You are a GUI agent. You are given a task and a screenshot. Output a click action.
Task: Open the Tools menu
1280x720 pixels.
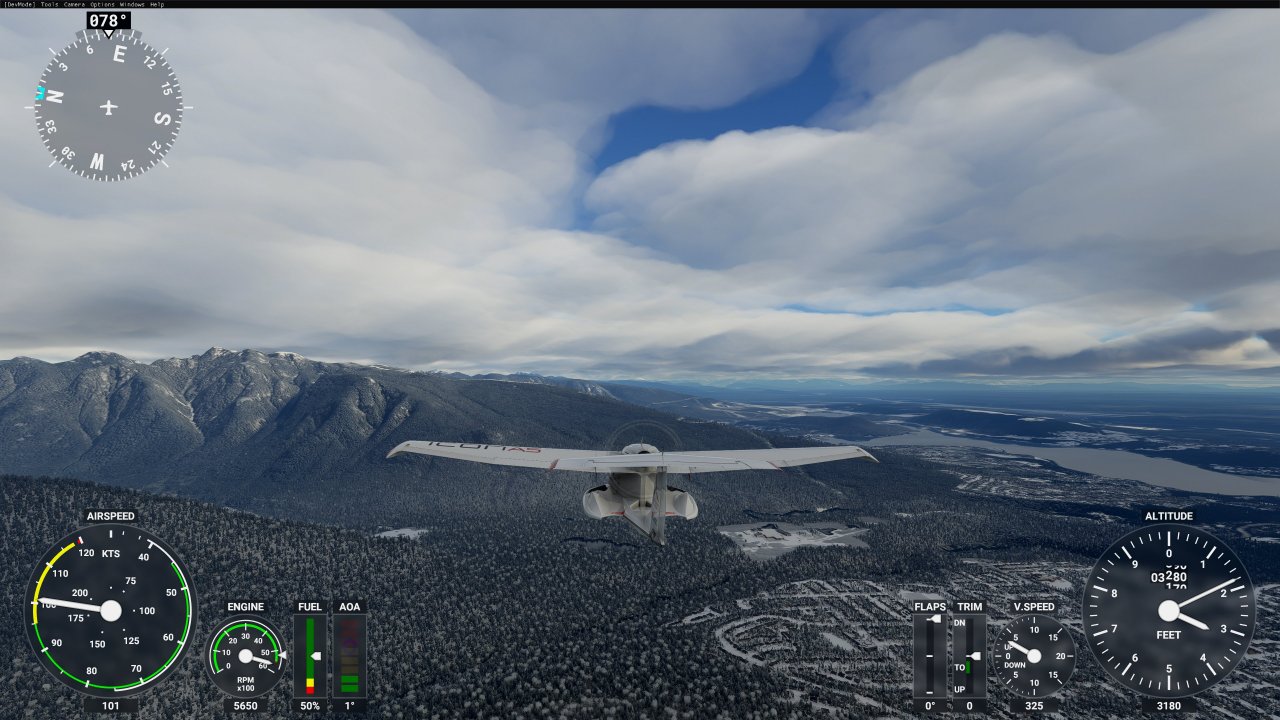click(49, 4)
